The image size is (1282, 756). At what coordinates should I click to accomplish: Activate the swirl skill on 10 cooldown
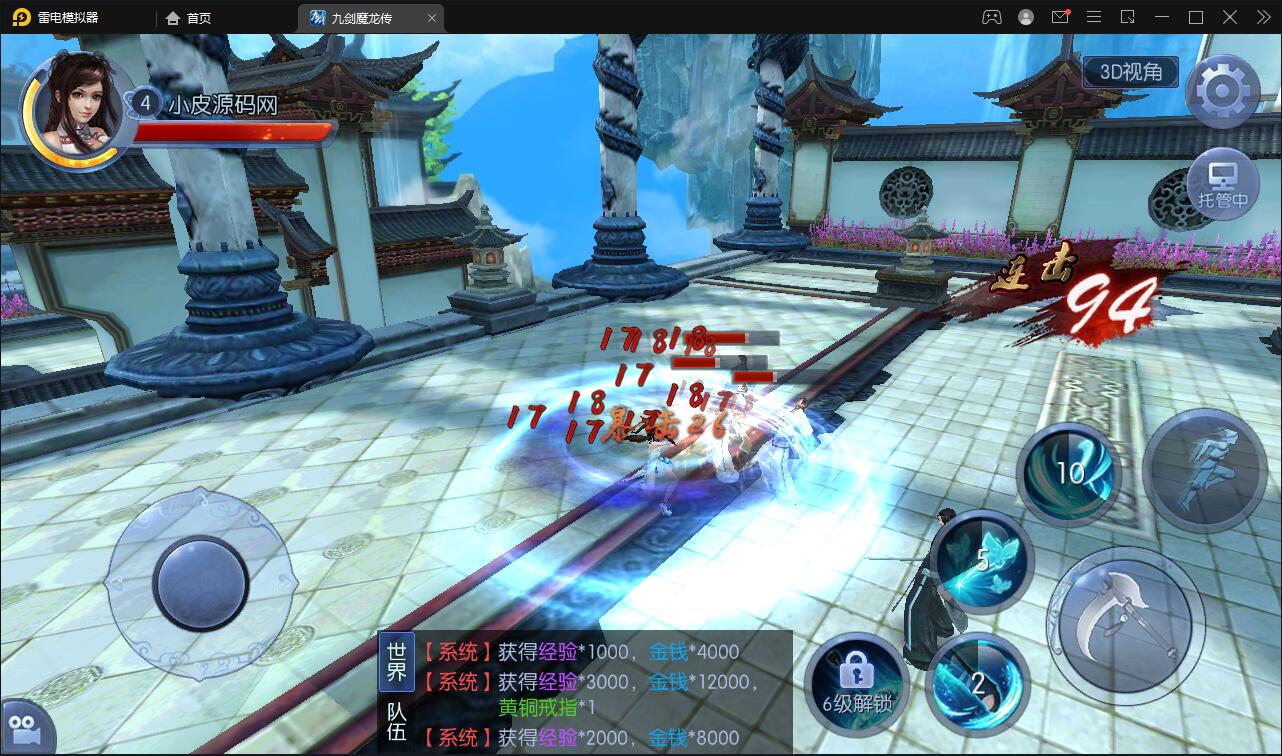click(x=1069, y=474)
